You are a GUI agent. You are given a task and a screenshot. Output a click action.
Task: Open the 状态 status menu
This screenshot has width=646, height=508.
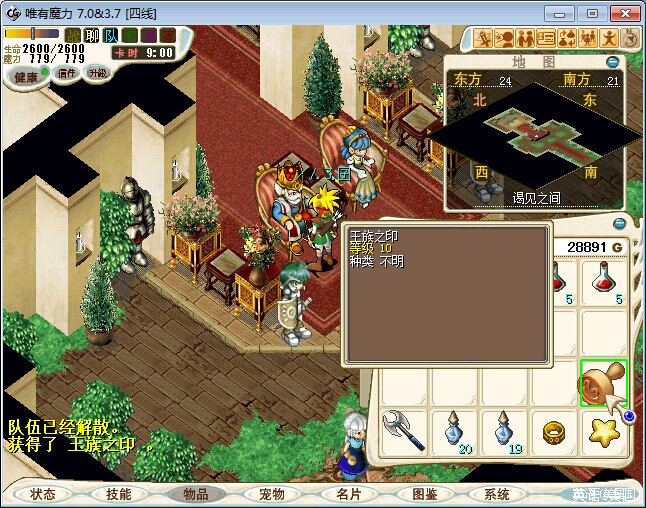coord(43,494)
